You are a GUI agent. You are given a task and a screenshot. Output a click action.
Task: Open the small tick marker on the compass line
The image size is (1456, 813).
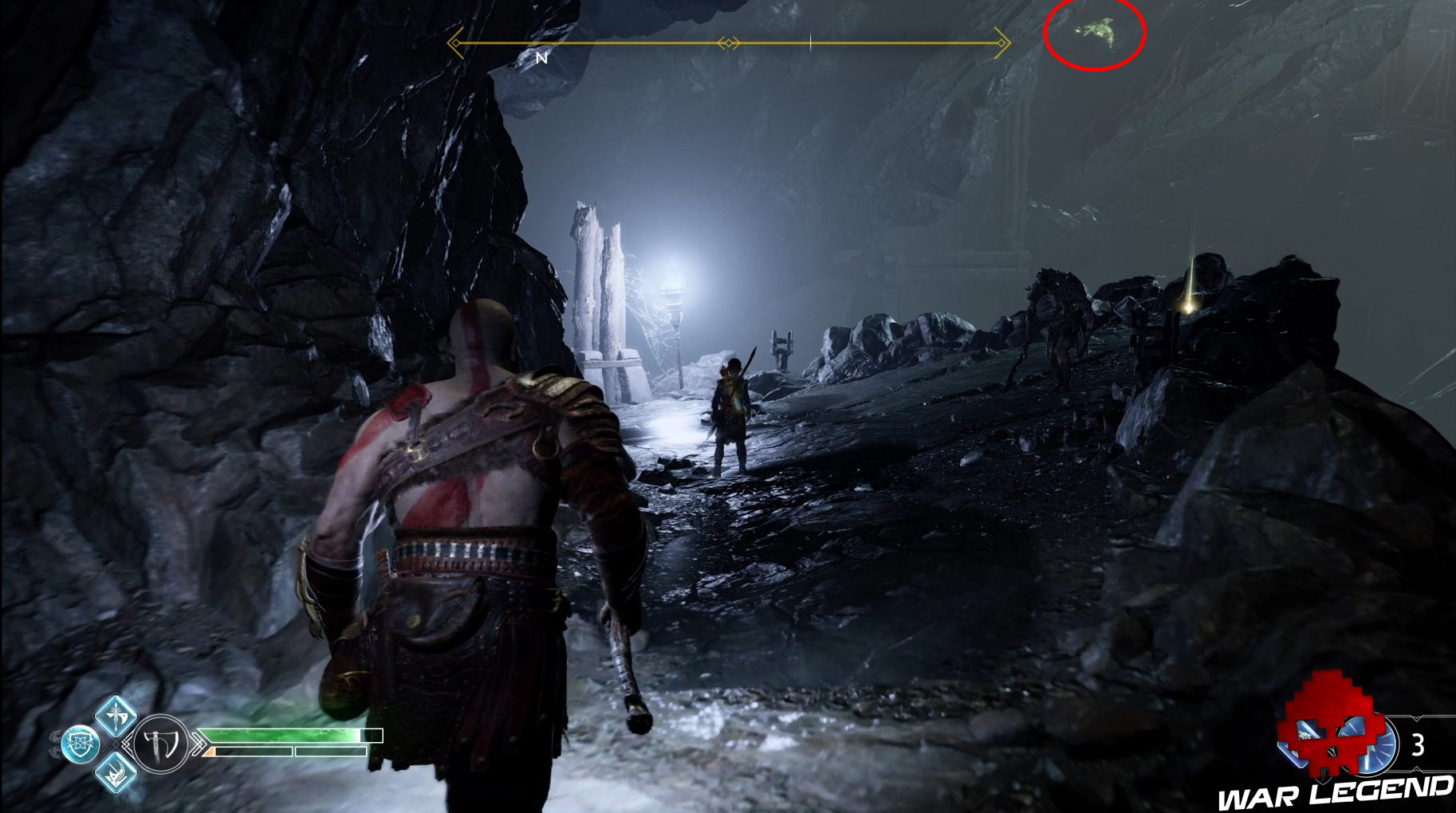click(810, 41)
